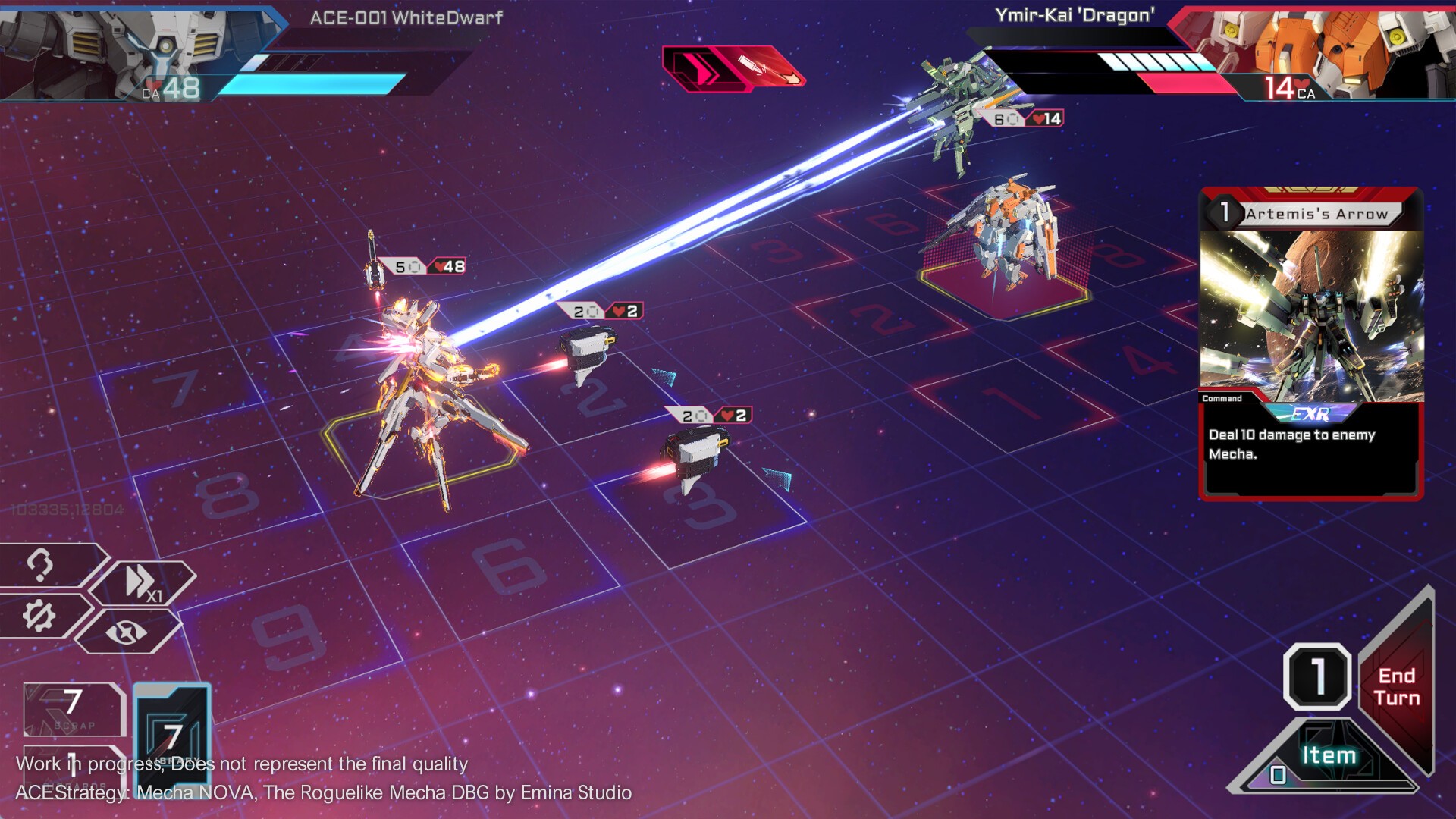Open the help menu via question mark icon
The image size is (1456, 819).
pos(40,566)
